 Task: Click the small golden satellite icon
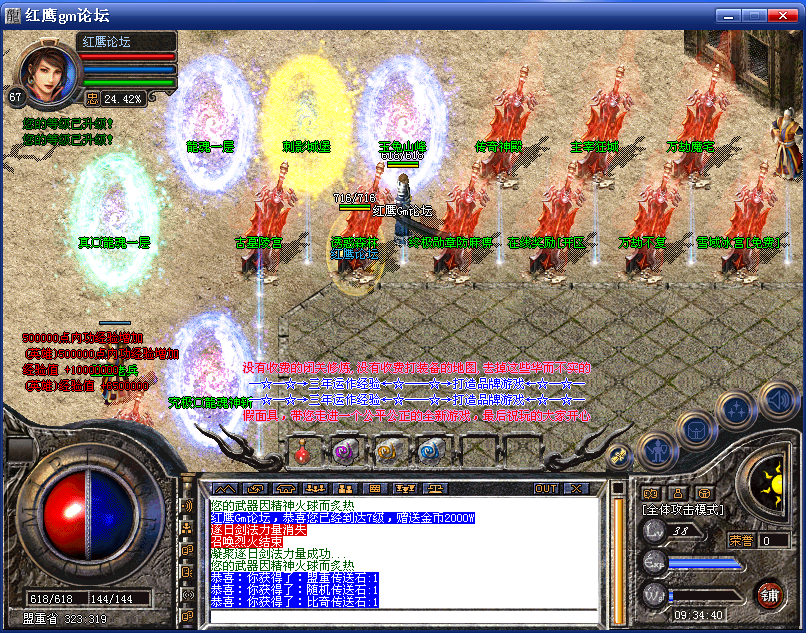pos(617,455)
